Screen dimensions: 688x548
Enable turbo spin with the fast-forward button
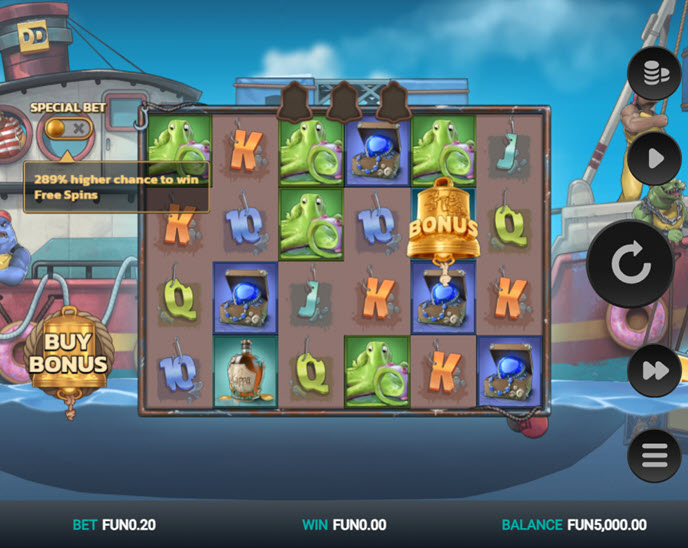tap(654, 371)
